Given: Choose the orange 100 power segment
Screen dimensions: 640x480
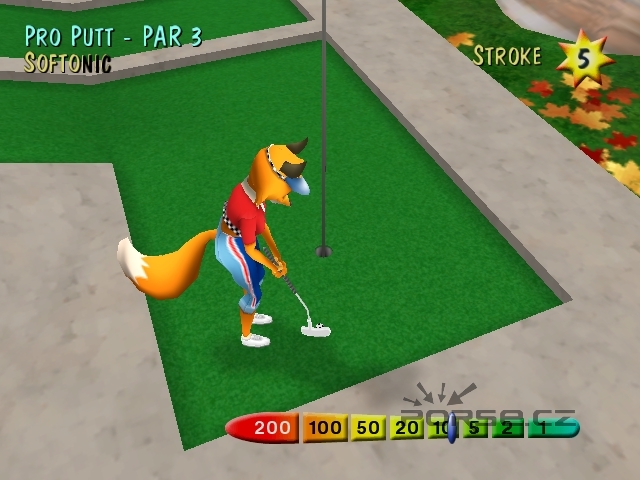Looking at the screenshot, I should click(x=325, y=429).
